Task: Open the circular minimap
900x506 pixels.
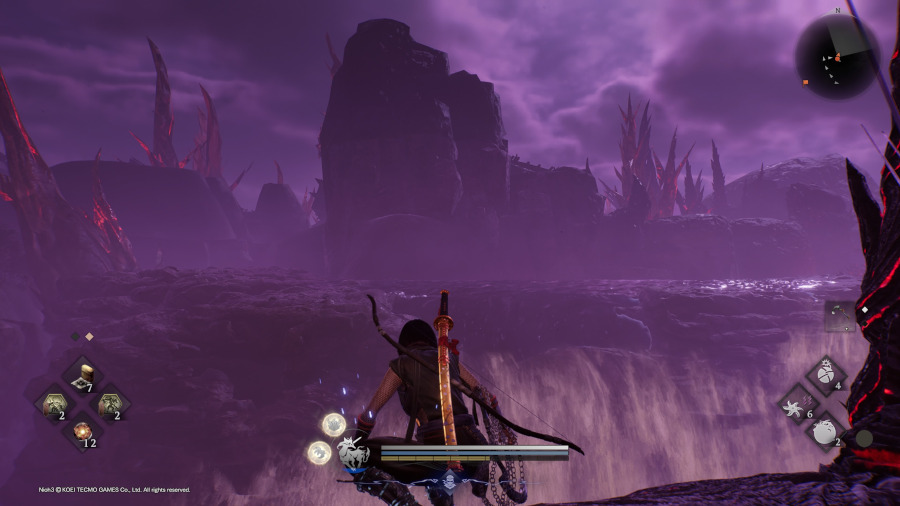Action: pos(838,56)
